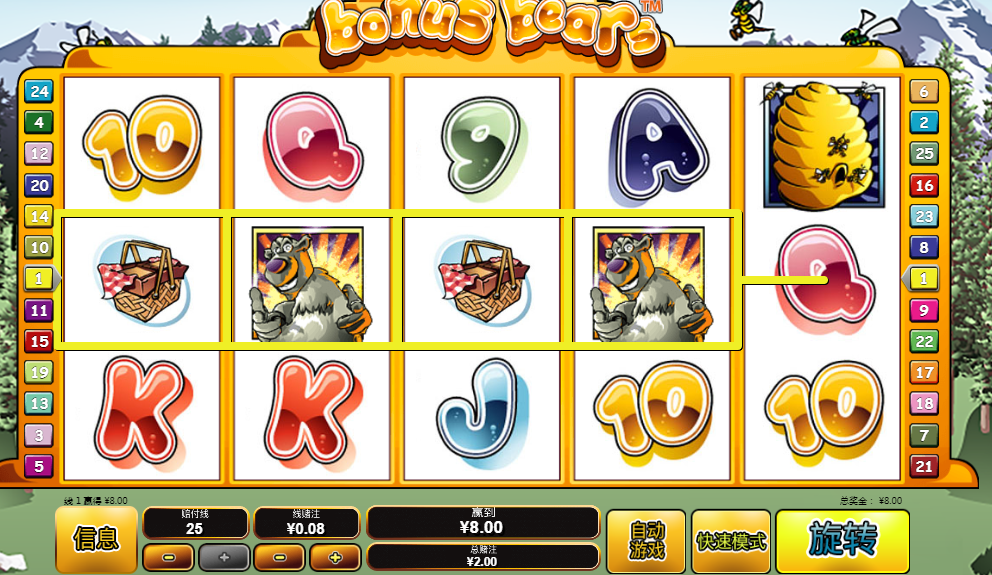Viewport: 992px width, 575px height.
Task: Select payline number 25
Action: pos(923,154)
